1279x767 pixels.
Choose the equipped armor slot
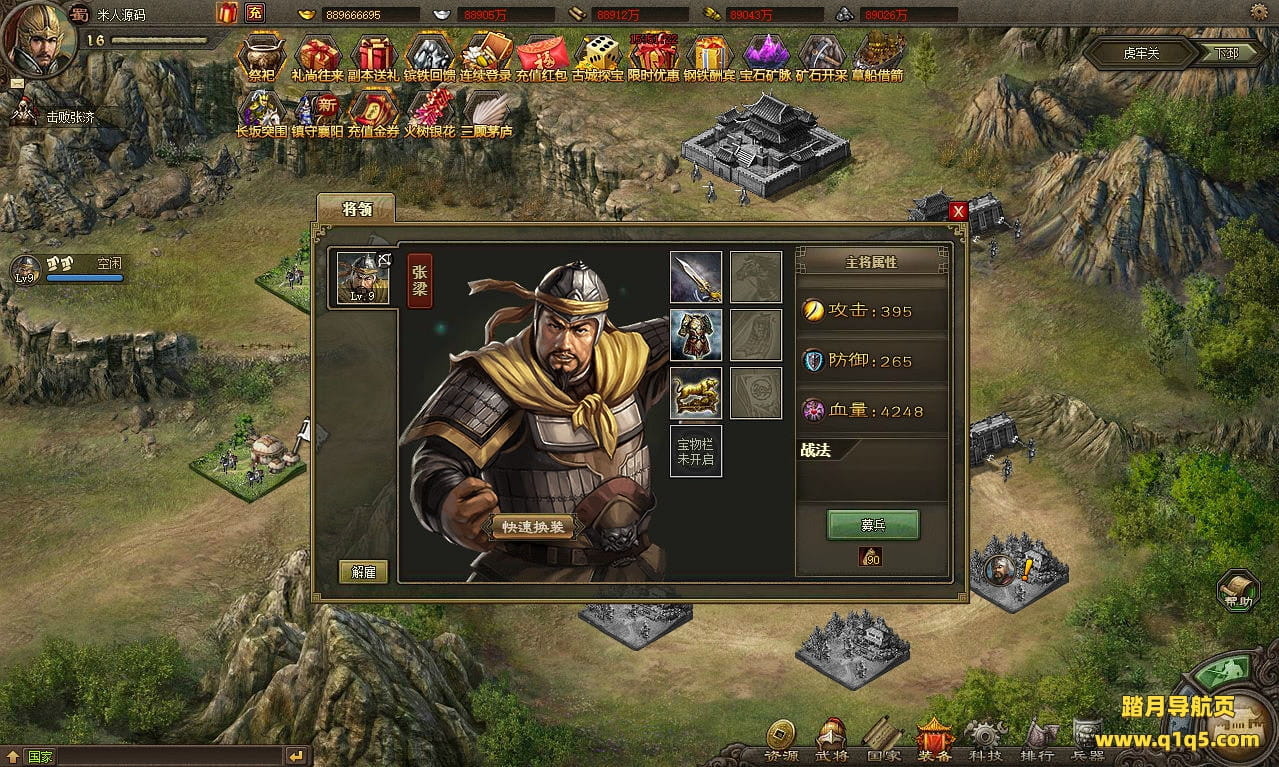pyautogui.click(x=695, y=335)
